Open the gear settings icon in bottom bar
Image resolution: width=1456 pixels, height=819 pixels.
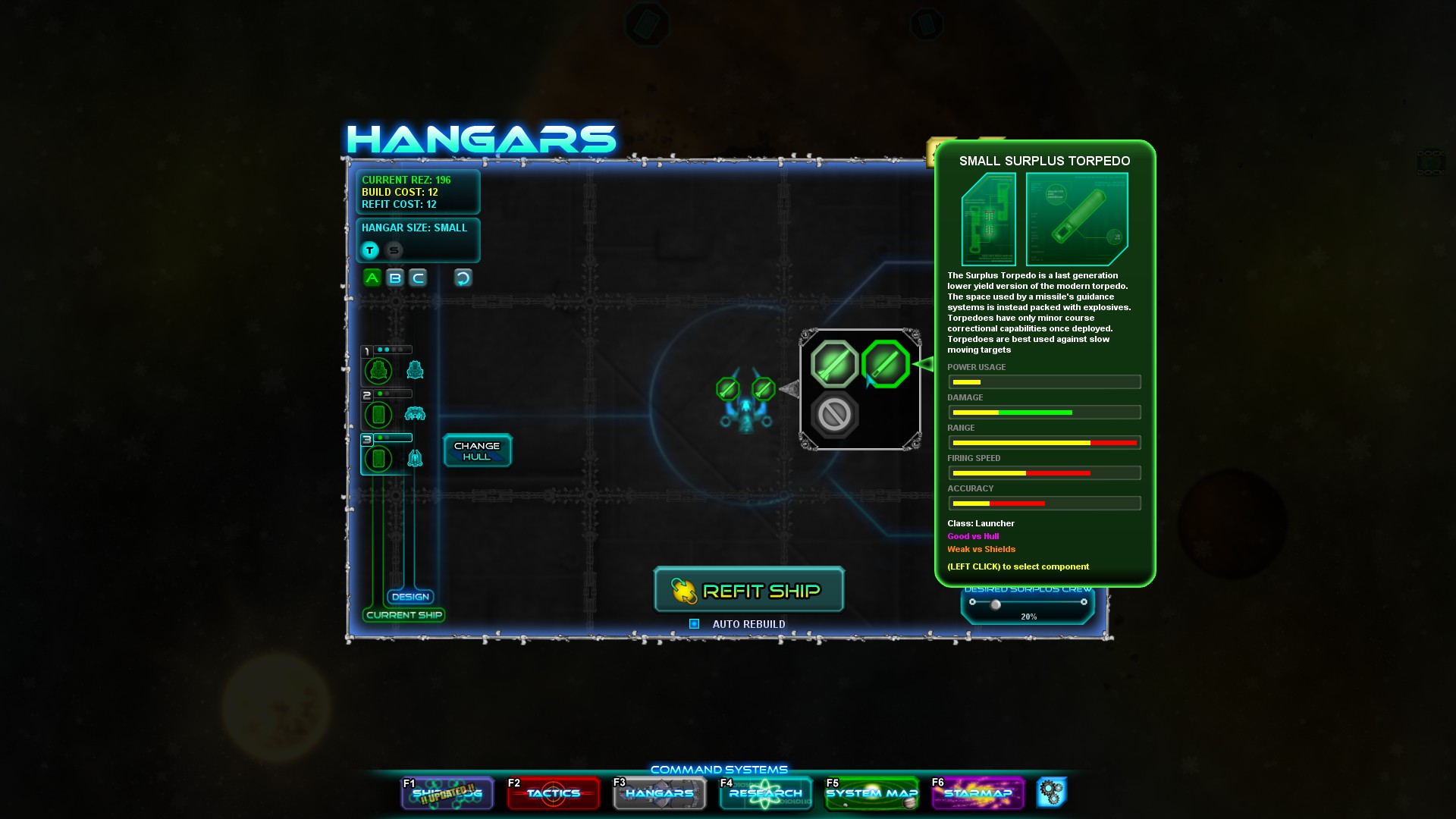[x=1053, y=792]
